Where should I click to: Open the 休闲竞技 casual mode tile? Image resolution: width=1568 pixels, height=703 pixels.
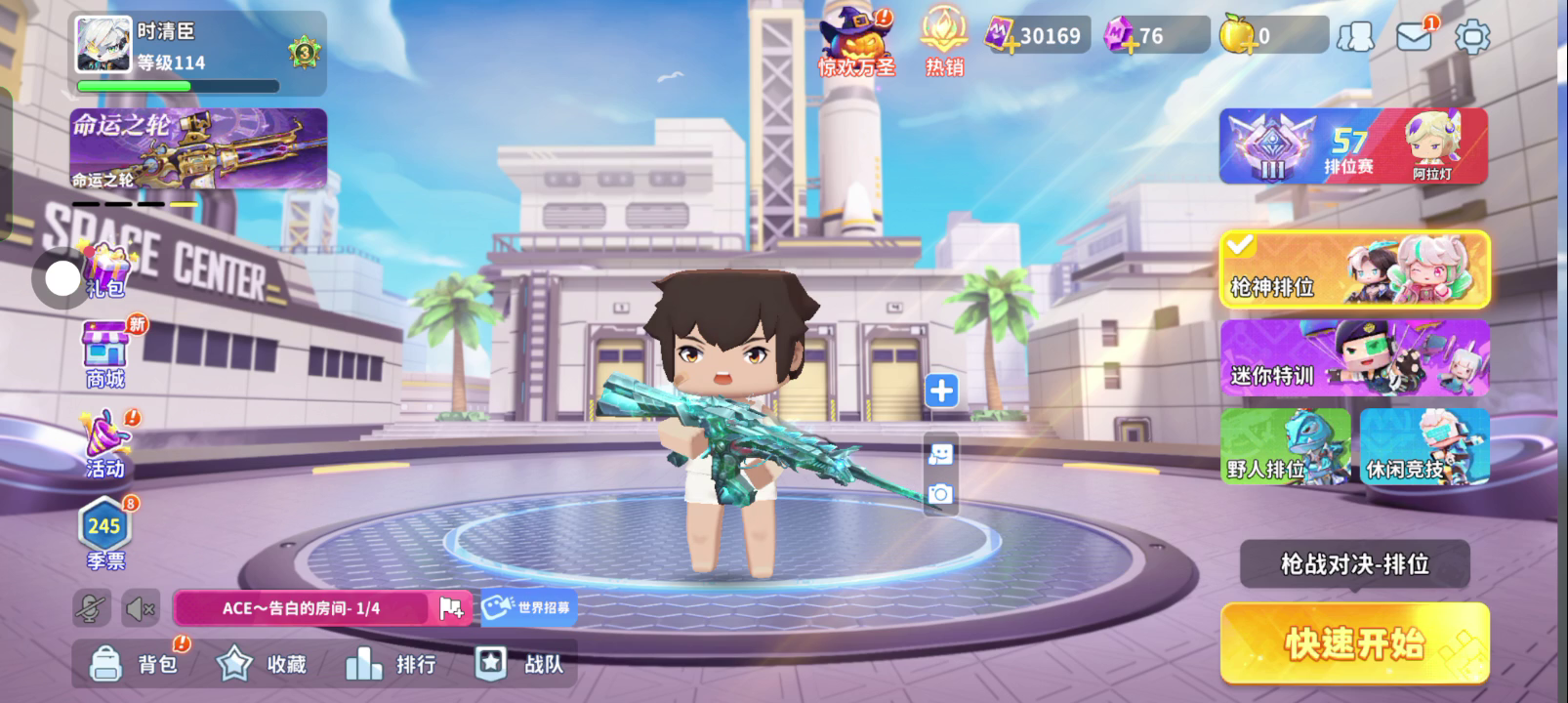(x=1424, y=446)
